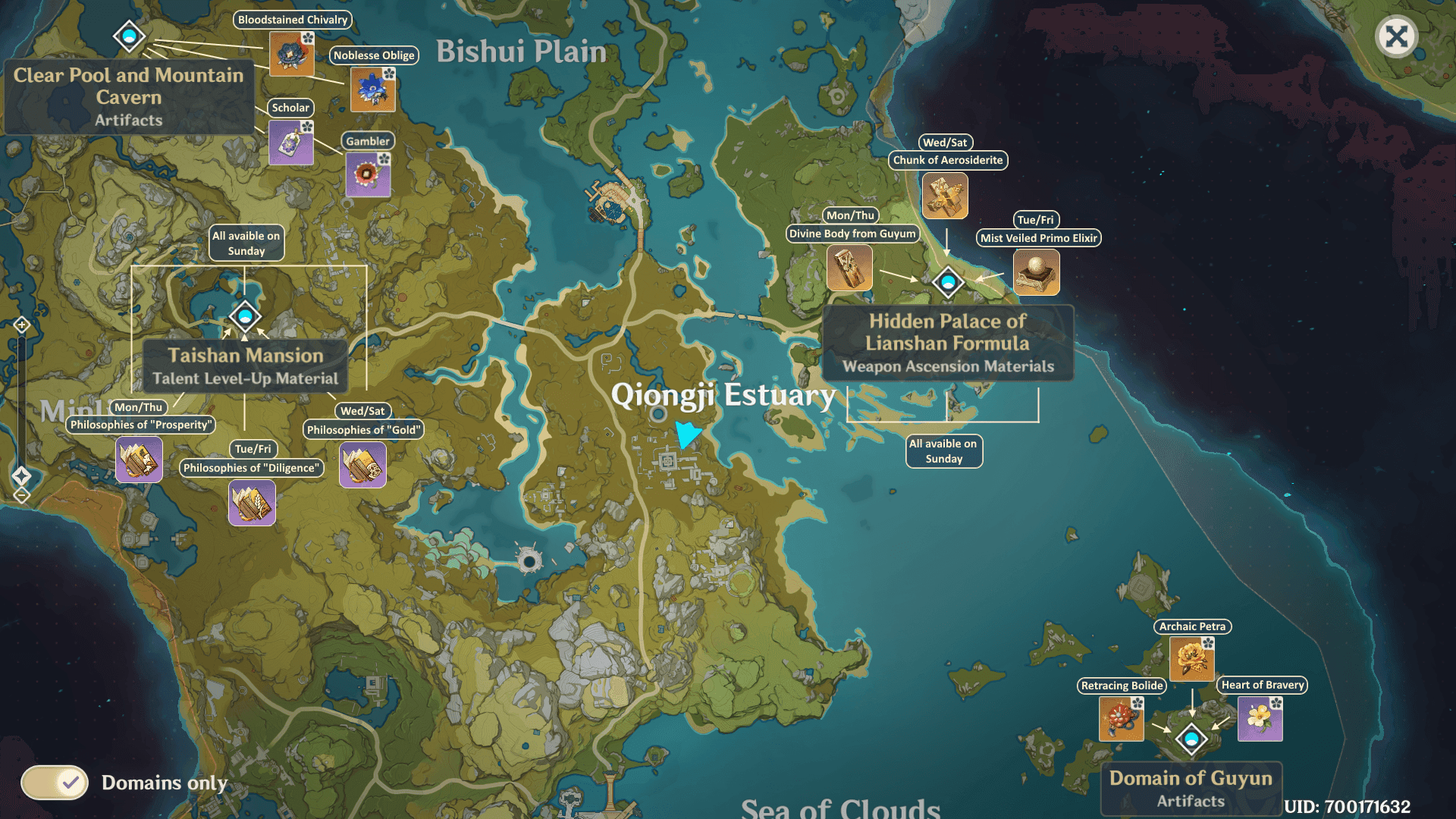Click the Chunk of Aerosiderite material icon
This screenshot has width=1456, height=819.
[x=945, y=195]
